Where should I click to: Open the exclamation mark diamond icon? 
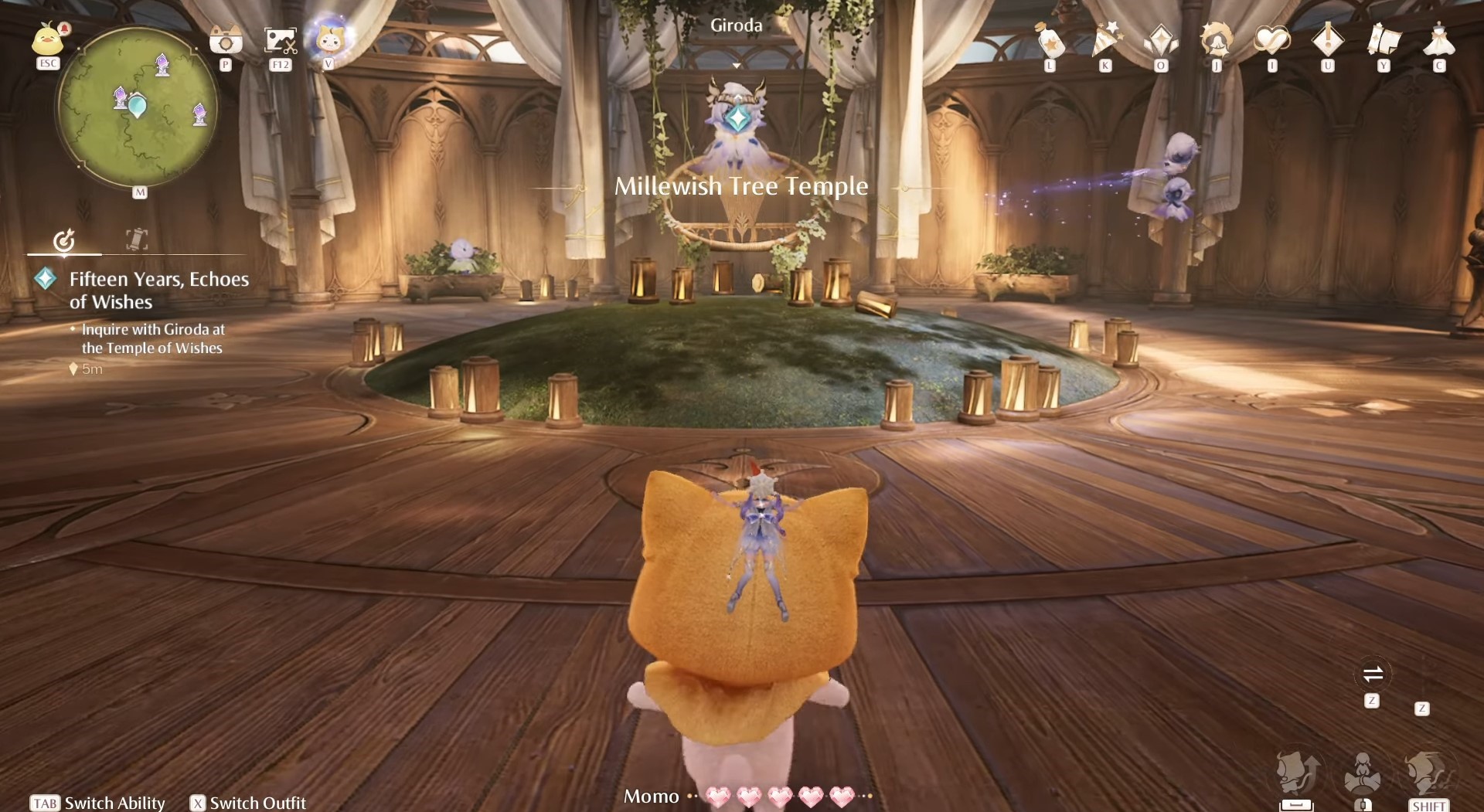[1328, 40]
